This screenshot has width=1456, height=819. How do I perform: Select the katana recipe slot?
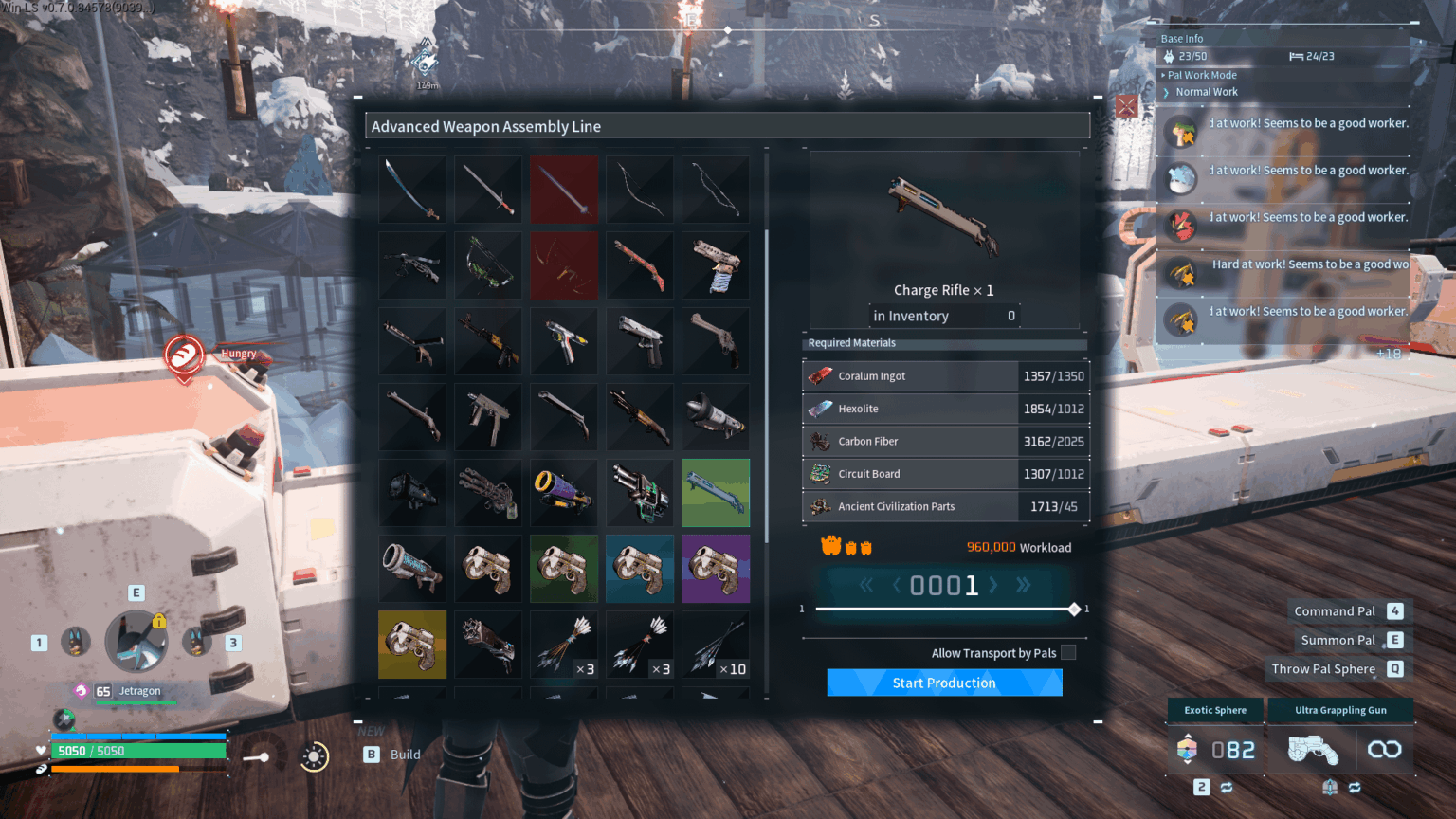(x=412, y=190)
